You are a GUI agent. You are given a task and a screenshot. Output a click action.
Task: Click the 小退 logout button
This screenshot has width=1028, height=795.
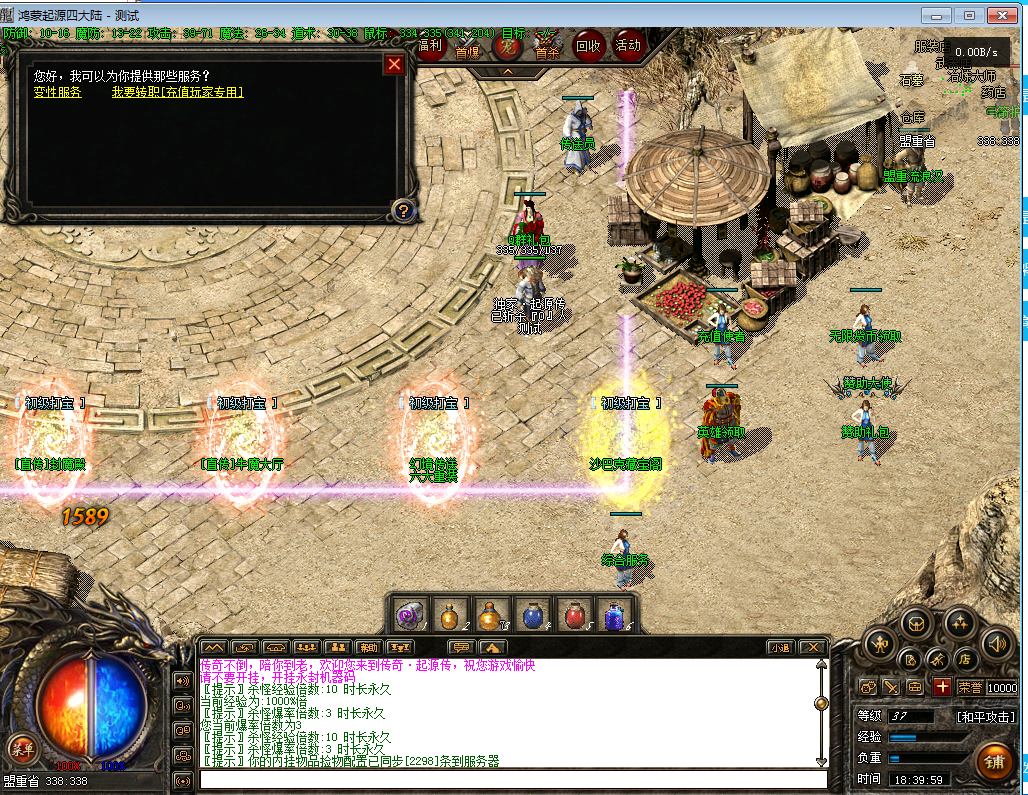[780, 647]
